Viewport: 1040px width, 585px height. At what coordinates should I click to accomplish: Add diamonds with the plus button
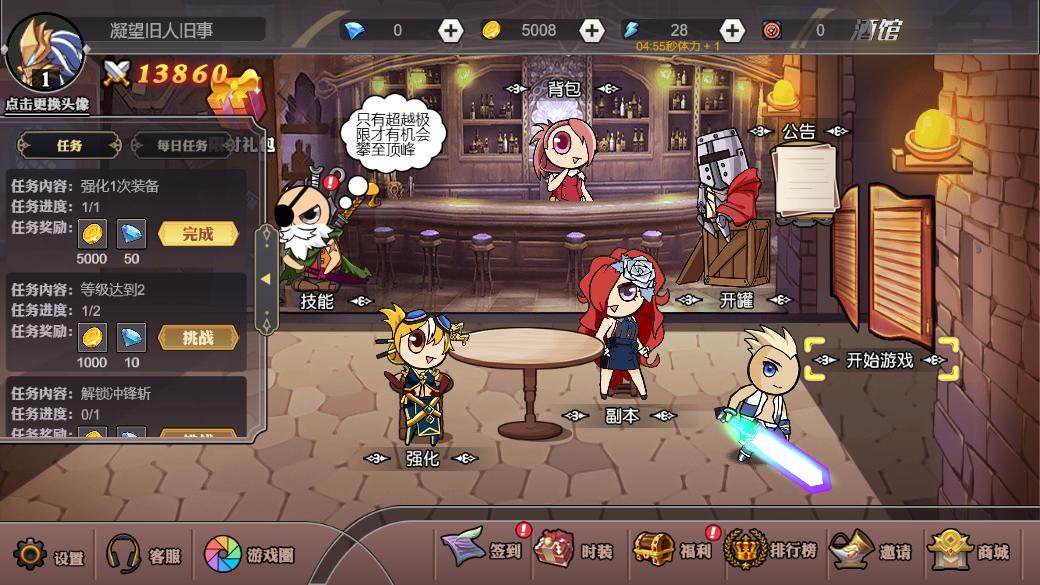[451, 31]
